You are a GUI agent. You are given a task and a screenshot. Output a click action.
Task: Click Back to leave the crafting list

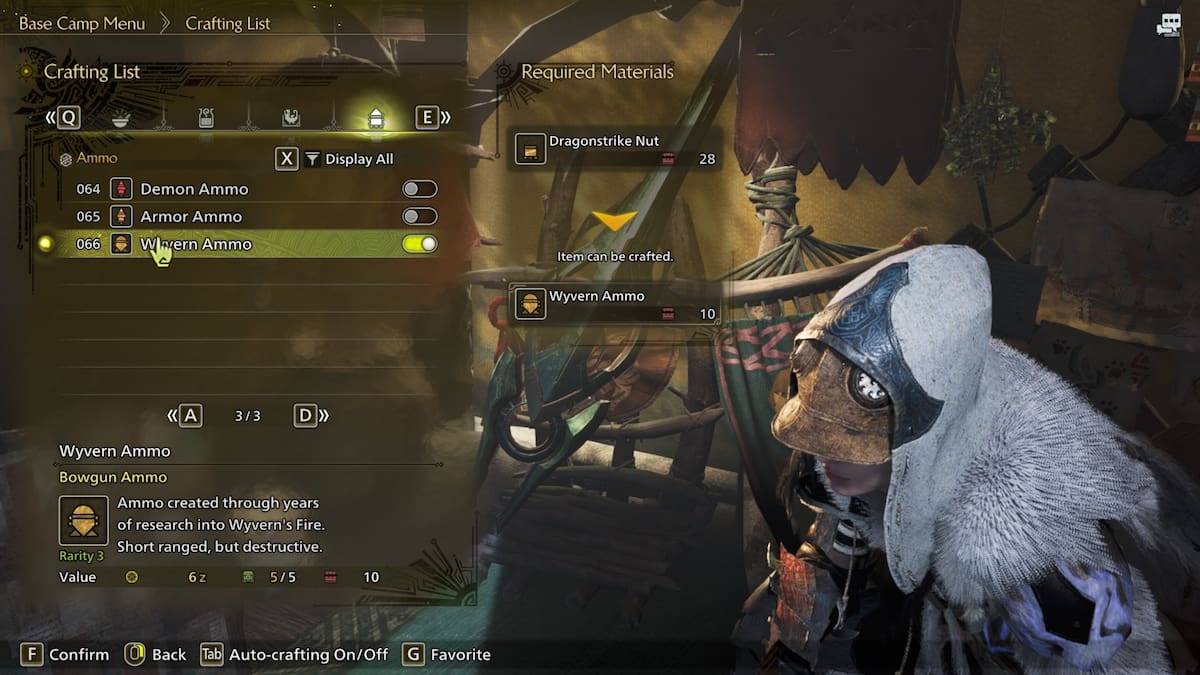click(x=156, y=654)
